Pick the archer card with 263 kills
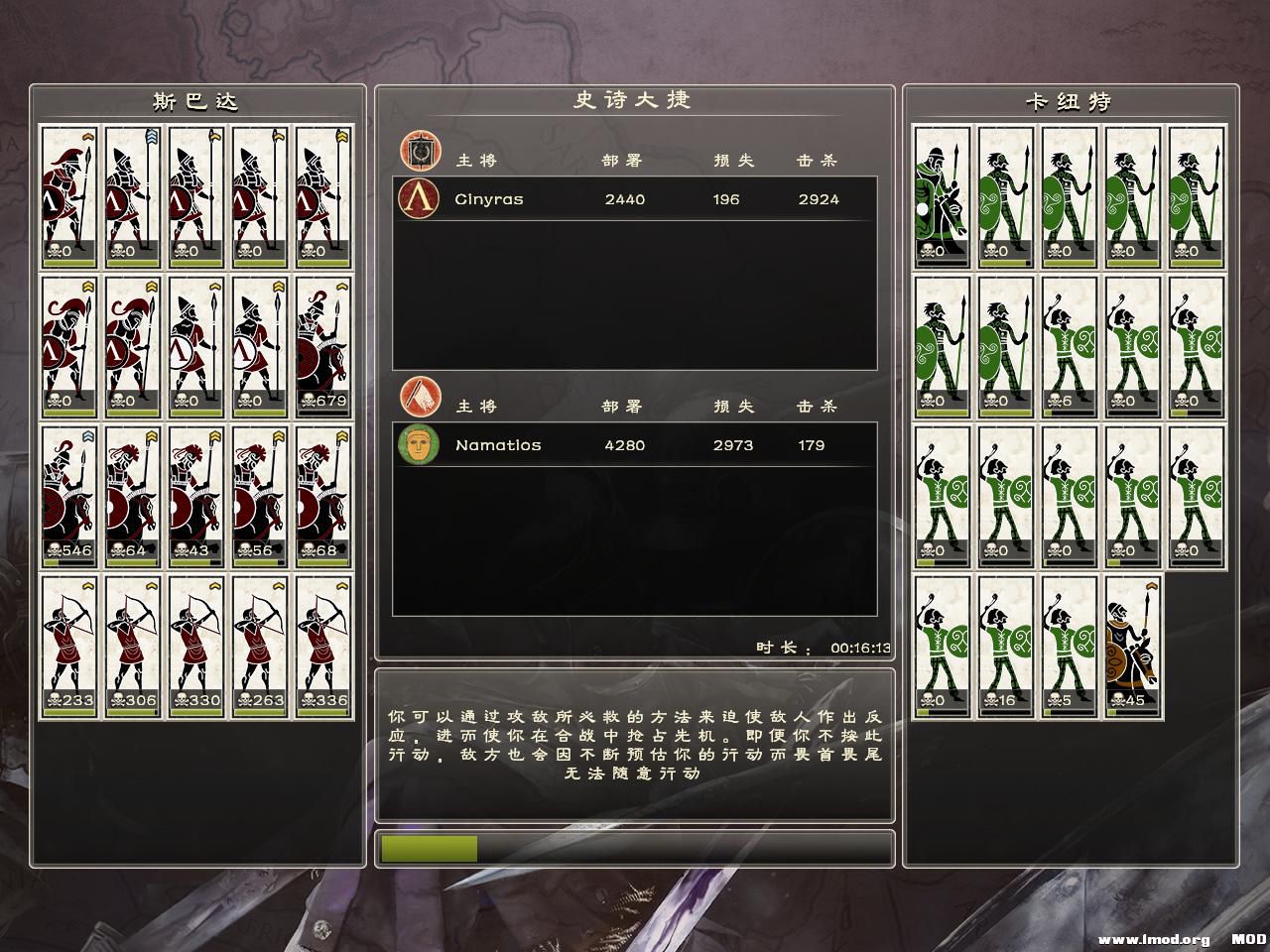Viewport: 1270px width, 952px height. click(260, 647)
